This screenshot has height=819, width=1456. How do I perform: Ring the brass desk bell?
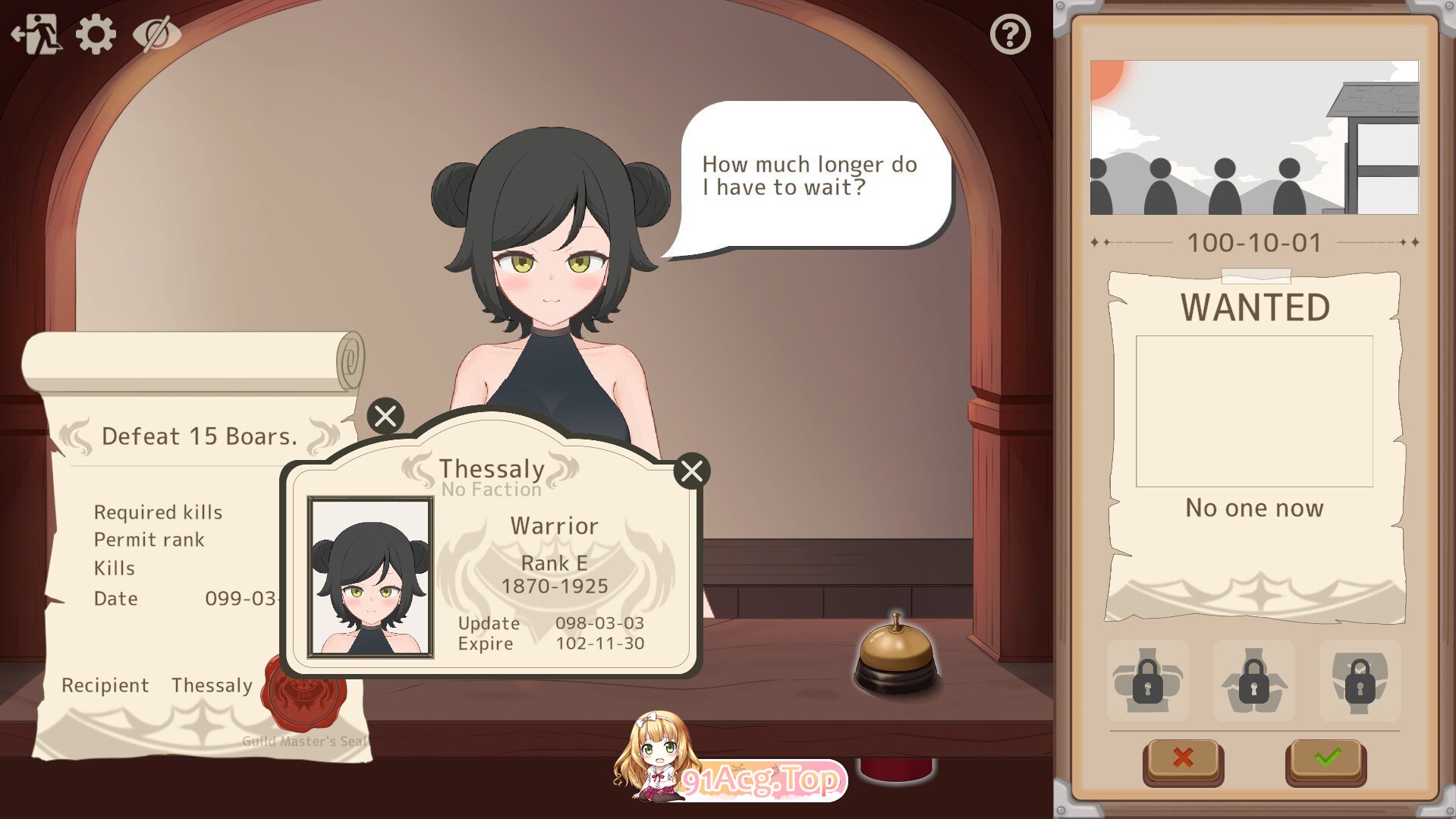[896, 653]
